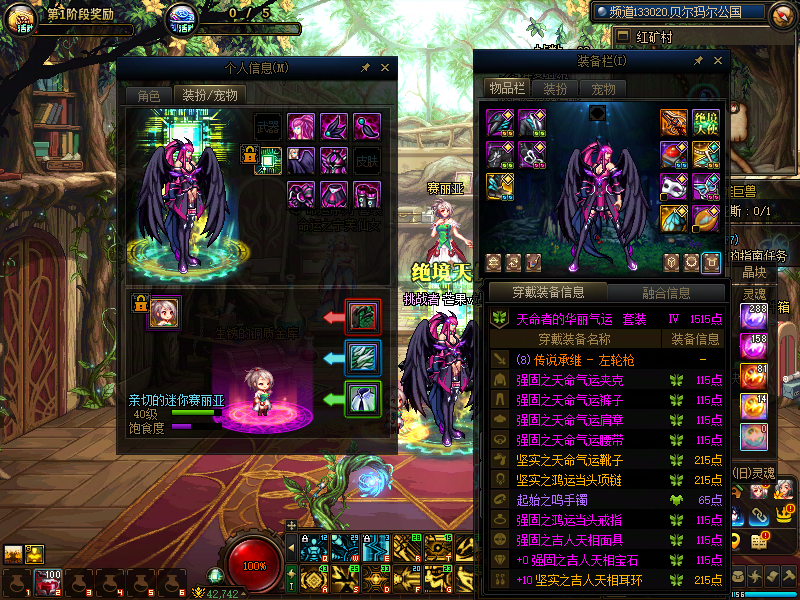Close the 个人信息 character info window
800x600 pixels.
tap(385, 68)
